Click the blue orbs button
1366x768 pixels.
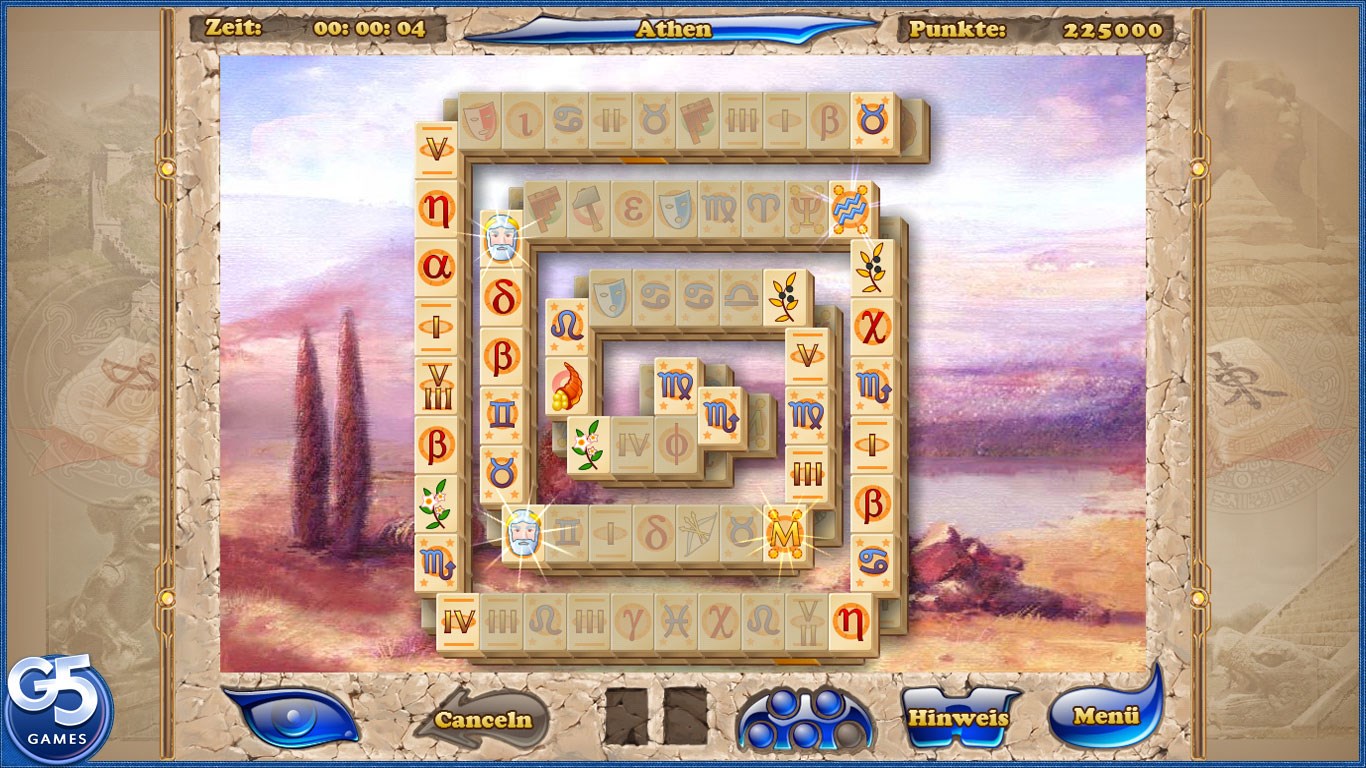click(803, 718)
